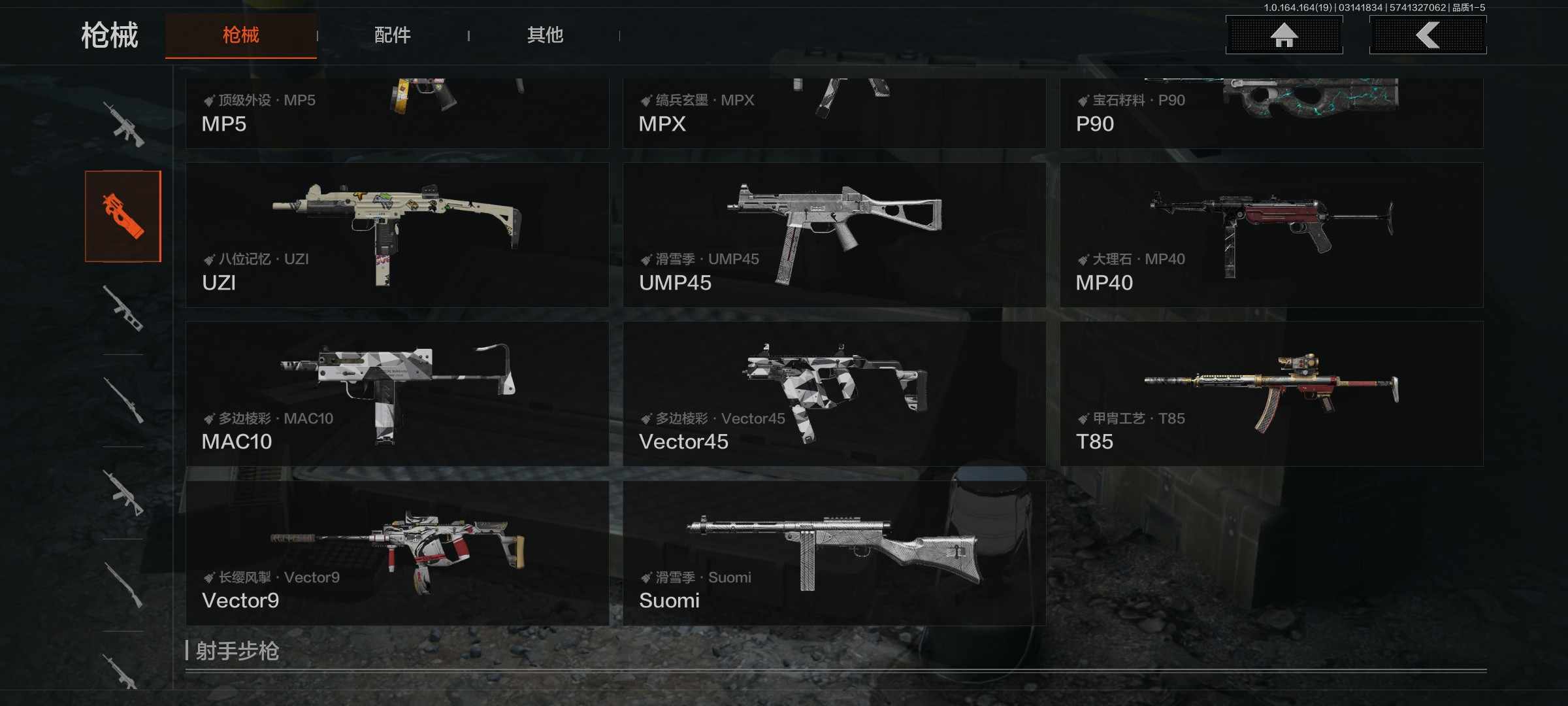This screenshot has height=706, width=1568.
Task: Select the highlighted orange submachine gun category
Action: coord(123,216)
